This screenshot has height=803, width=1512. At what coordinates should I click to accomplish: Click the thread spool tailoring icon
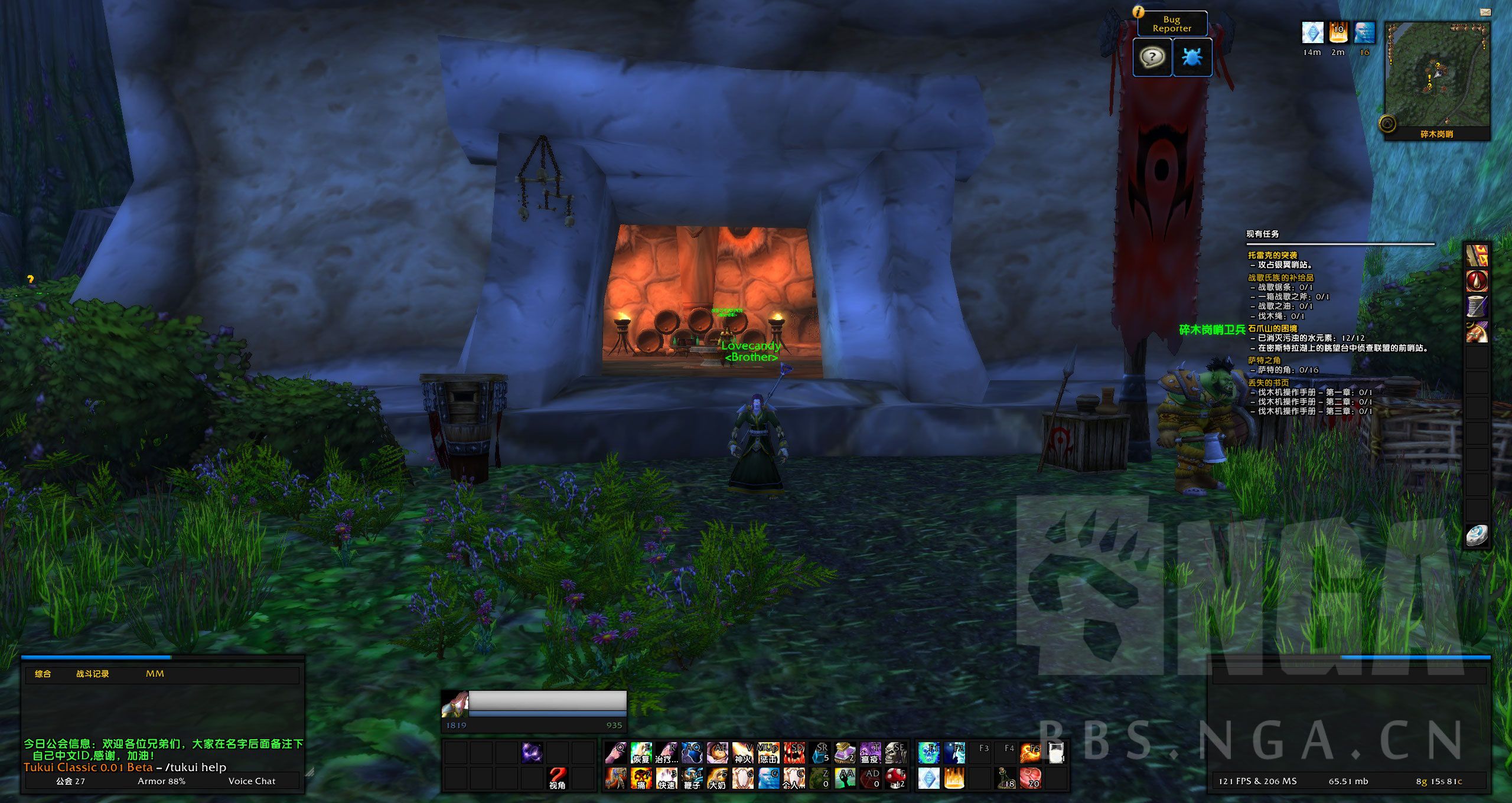pos(1477,306)
